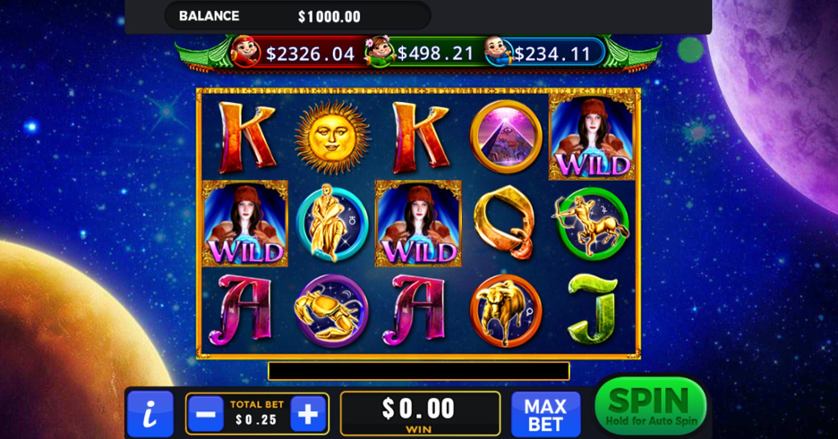Decrease total bet with the minus button
Screen dimensions: 838x439
coord(206,412)
